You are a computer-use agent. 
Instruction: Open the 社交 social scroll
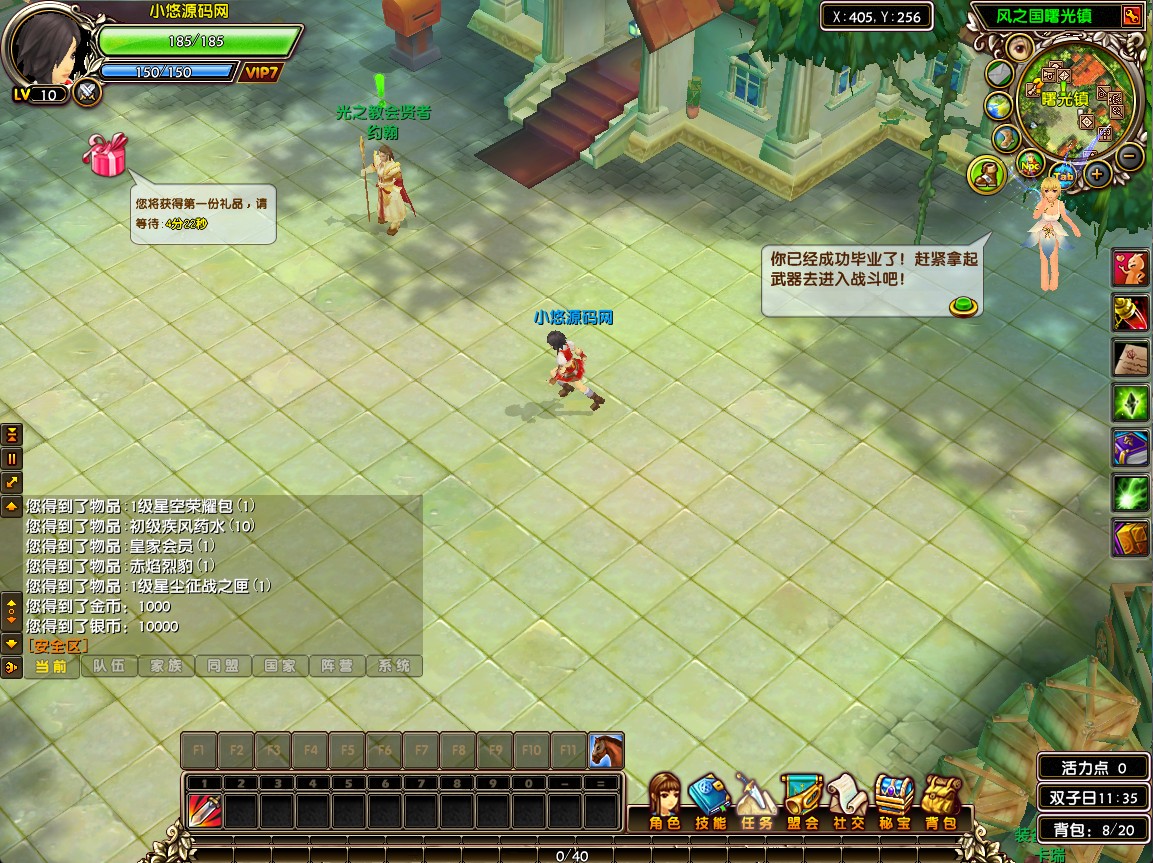848,800
